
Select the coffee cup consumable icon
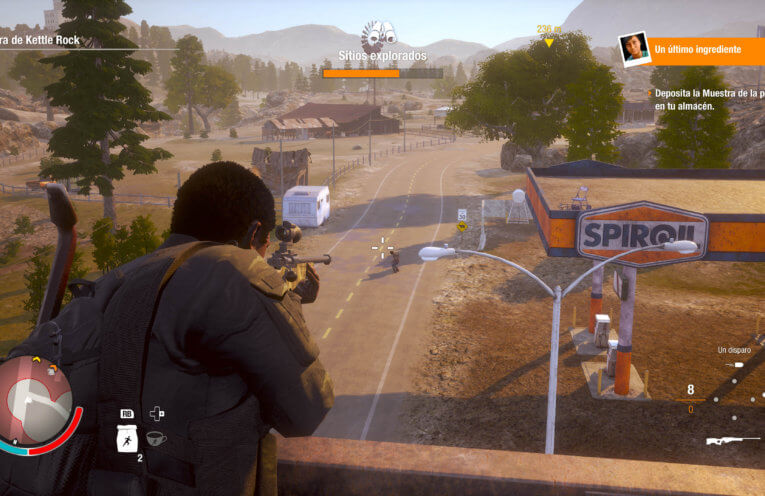[157, 438]
